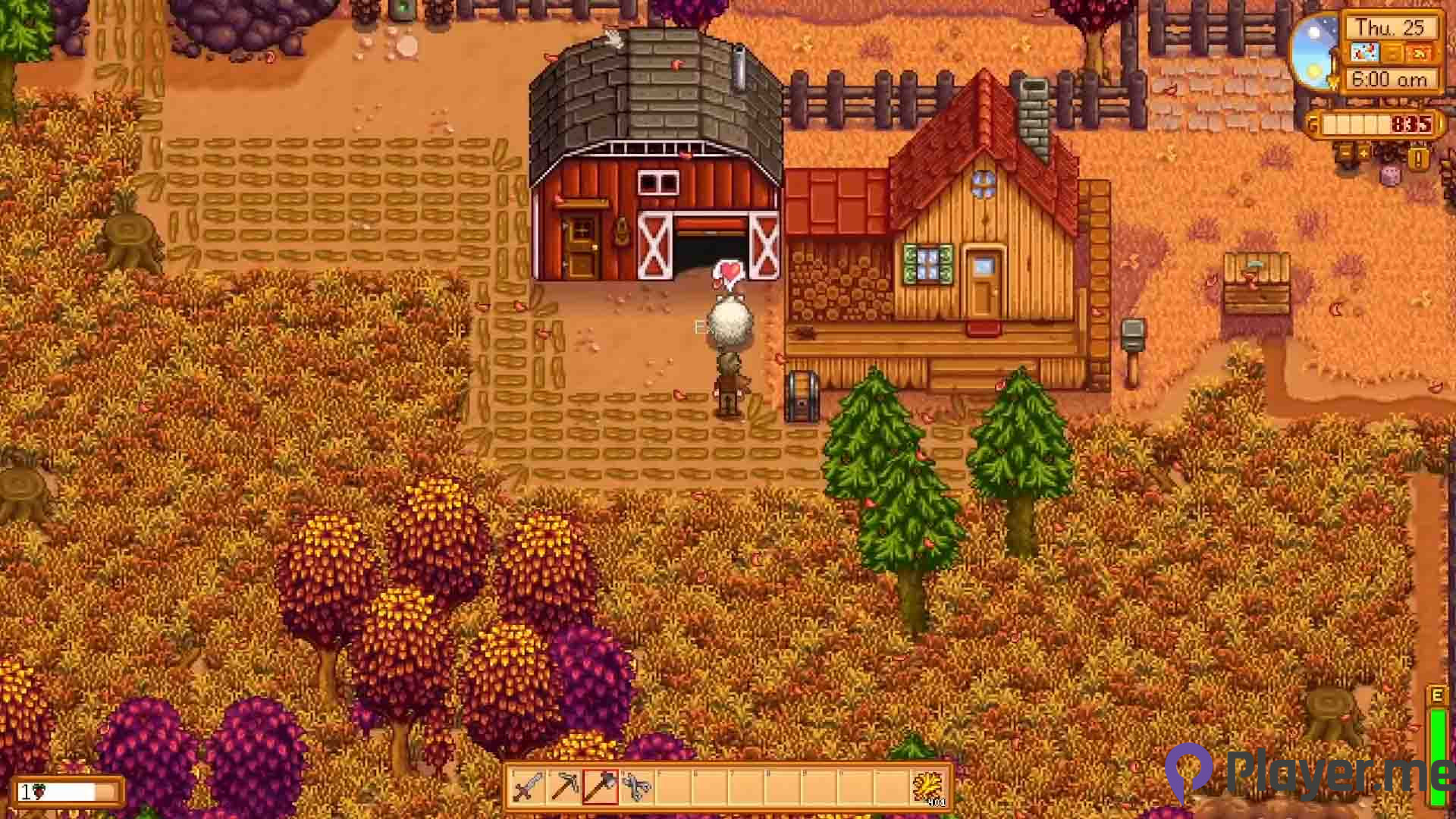Click the orange festival icon next to the weather
The width and height of the screenshot is (1456, 819).
click(x=1420, y=53)
